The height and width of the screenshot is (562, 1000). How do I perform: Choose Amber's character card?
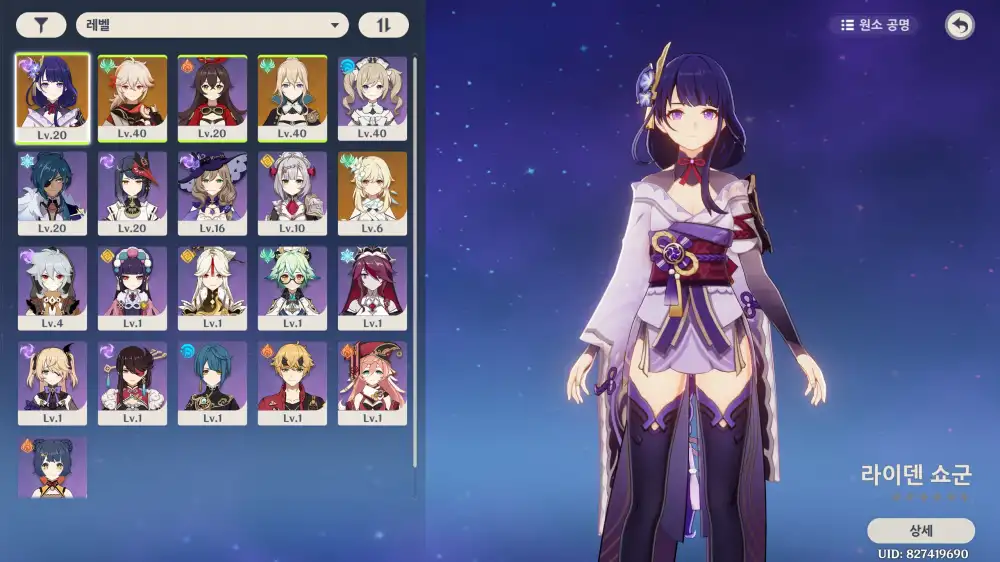click(x=212, y=98)
